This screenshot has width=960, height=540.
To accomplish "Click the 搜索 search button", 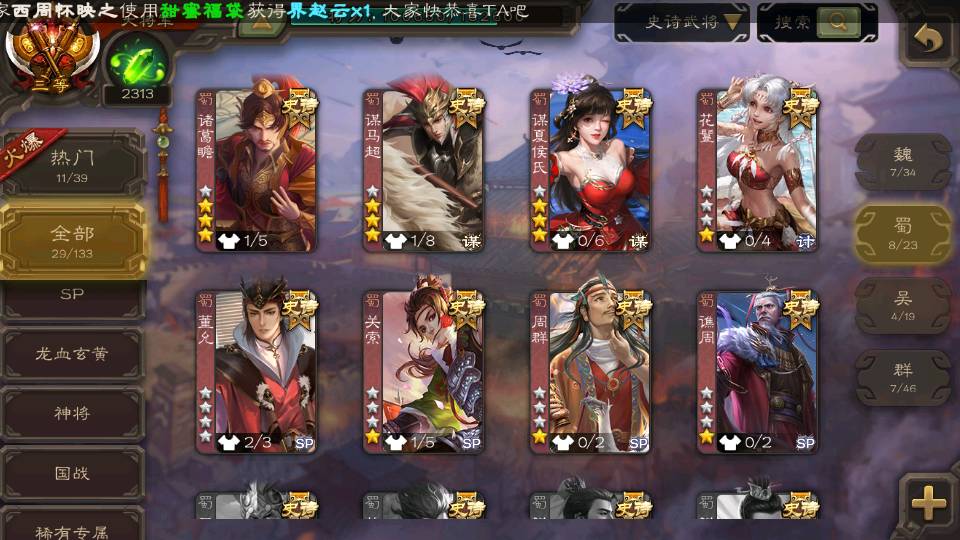I will tap(817, 22).
